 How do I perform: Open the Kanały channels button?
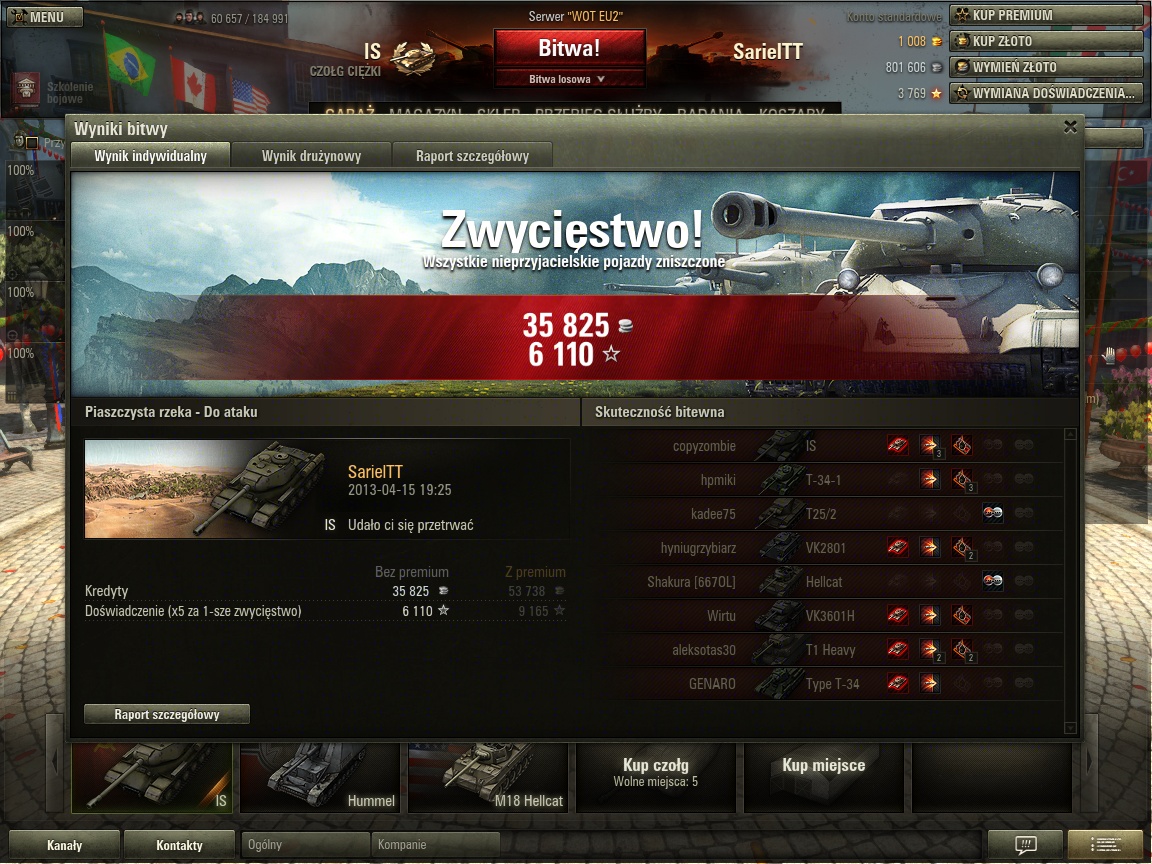[x=64, y=845]
